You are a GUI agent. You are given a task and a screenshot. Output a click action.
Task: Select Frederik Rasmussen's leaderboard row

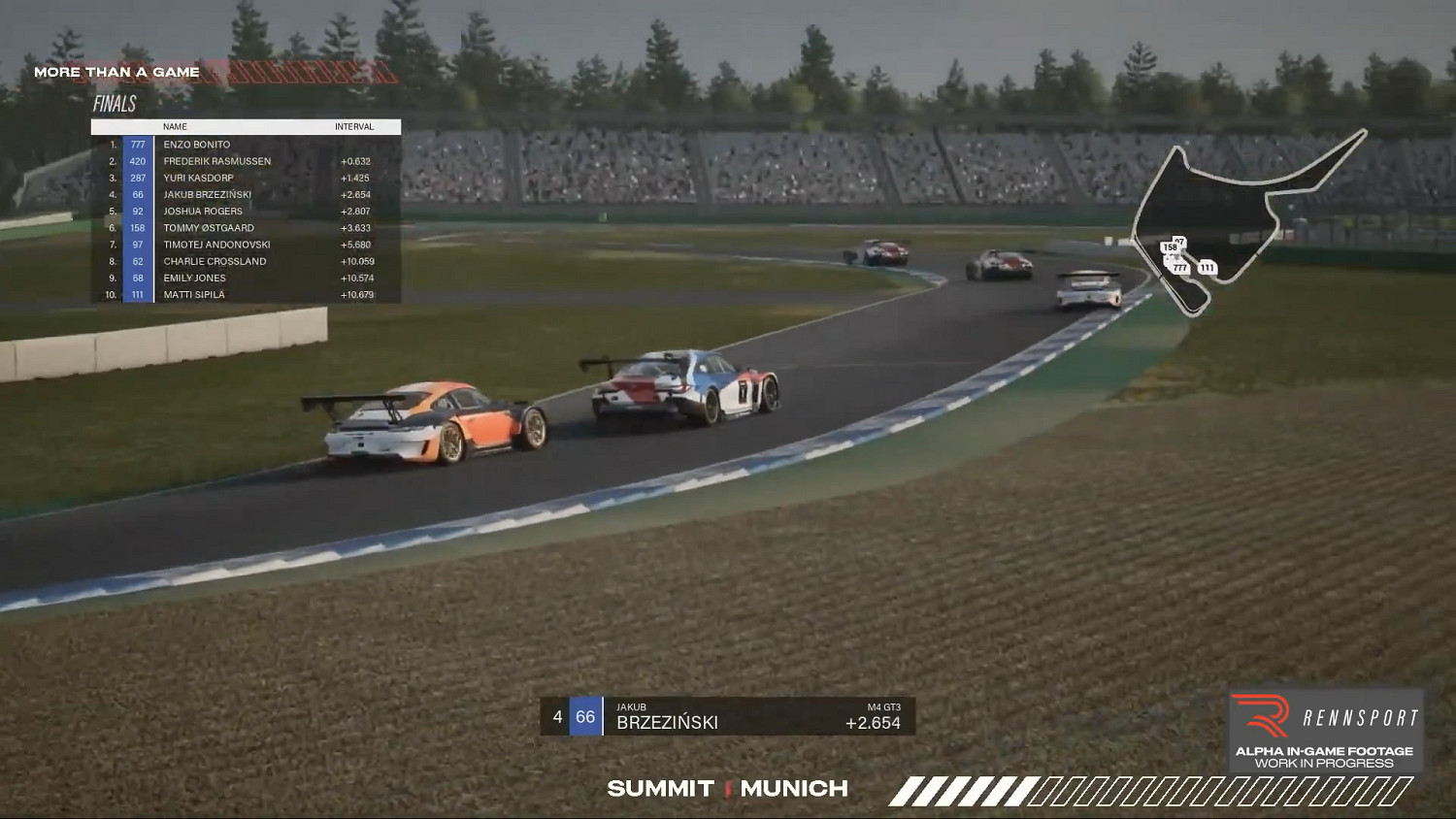[216, 161]
